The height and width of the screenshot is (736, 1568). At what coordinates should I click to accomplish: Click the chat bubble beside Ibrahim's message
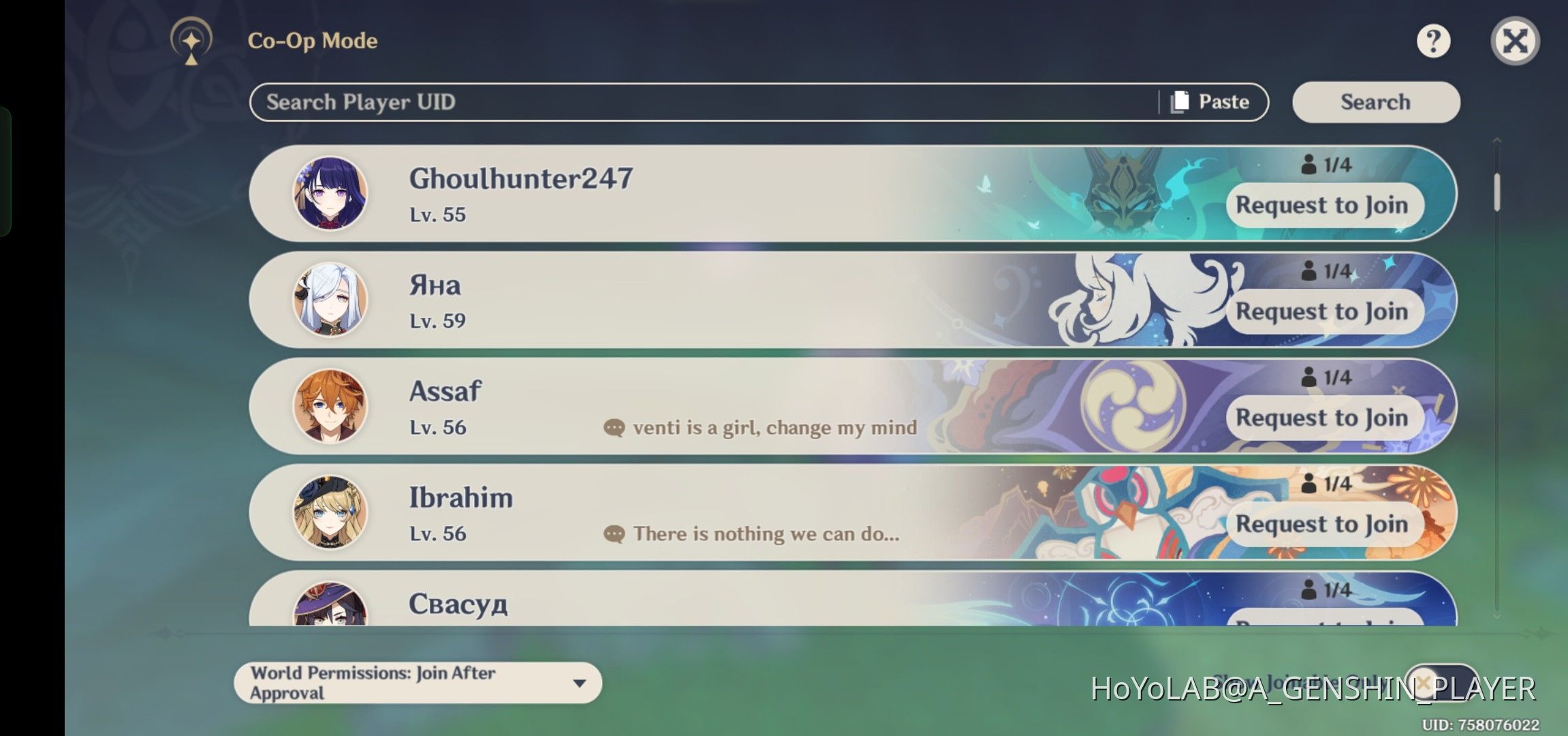point(614,534)
